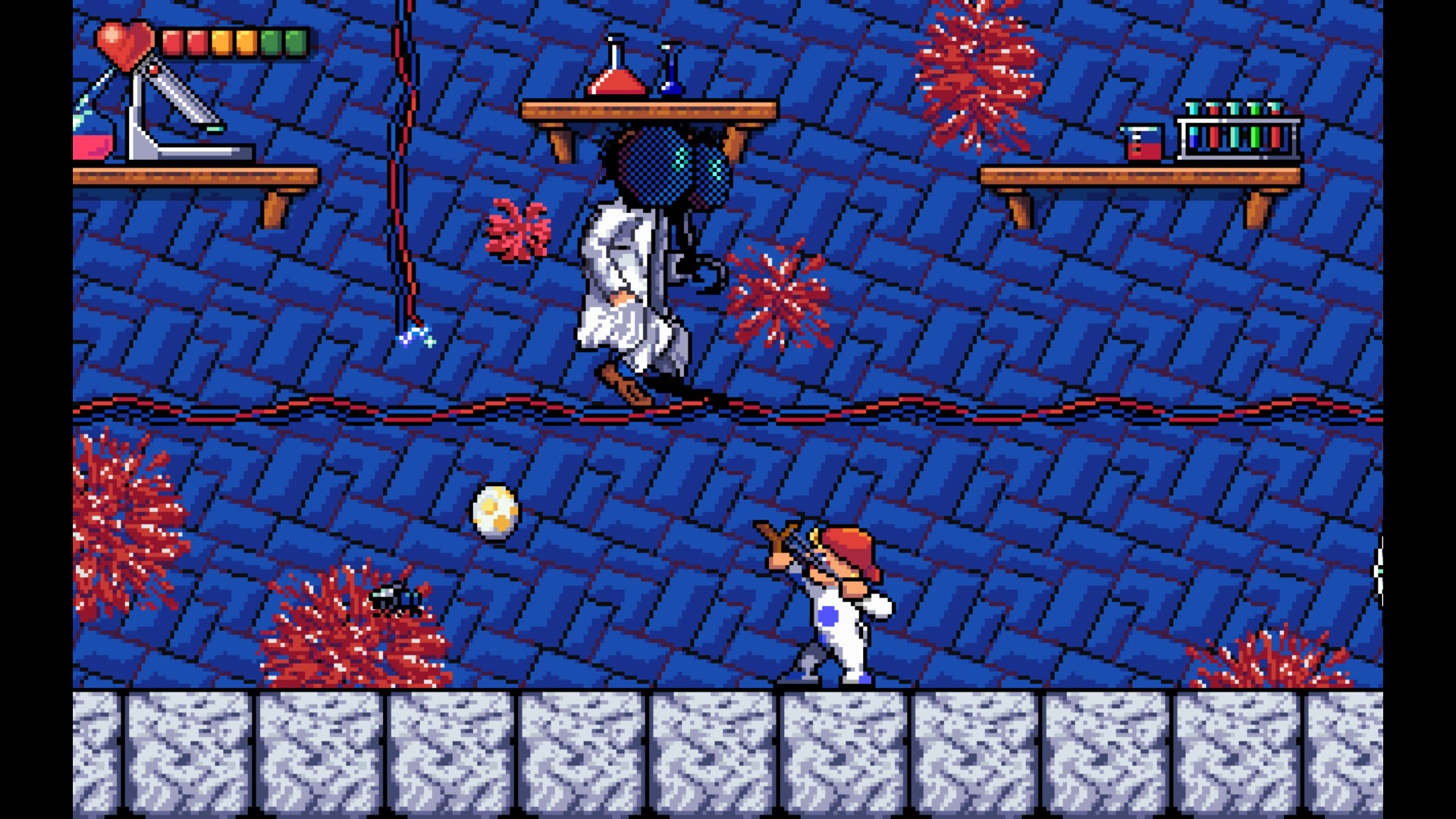Click the heart icon in the health HUD

125,45
